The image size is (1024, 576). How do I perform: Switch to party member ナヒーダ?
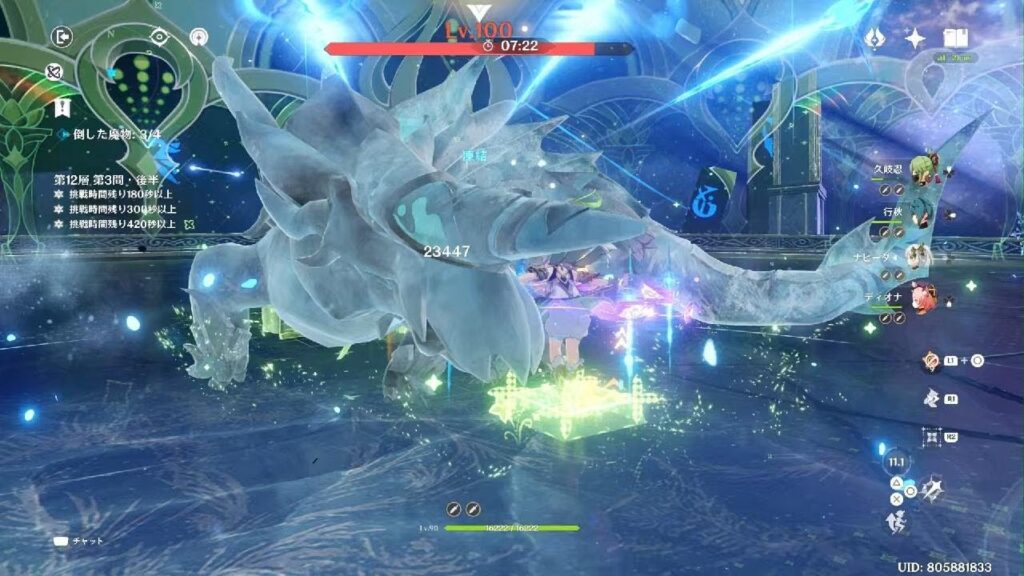(931, 257)
